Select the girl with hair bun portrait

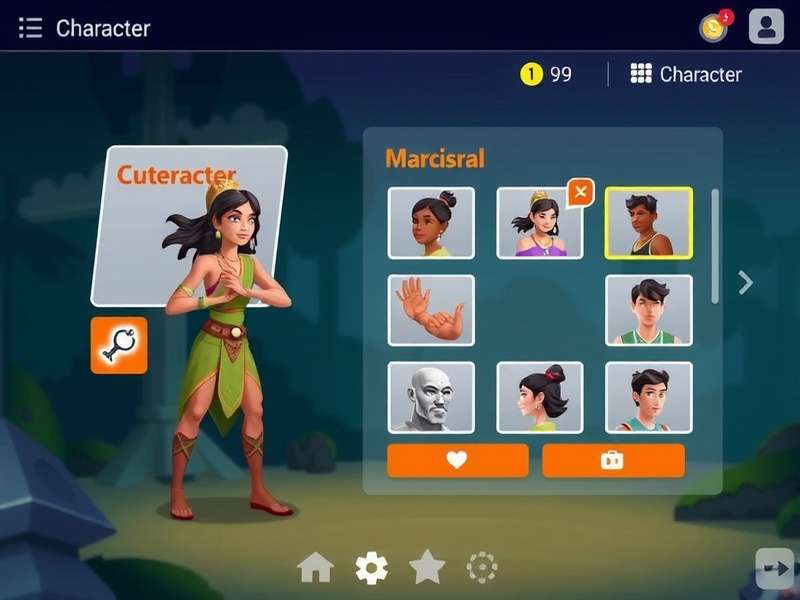(x=431, y=223)
